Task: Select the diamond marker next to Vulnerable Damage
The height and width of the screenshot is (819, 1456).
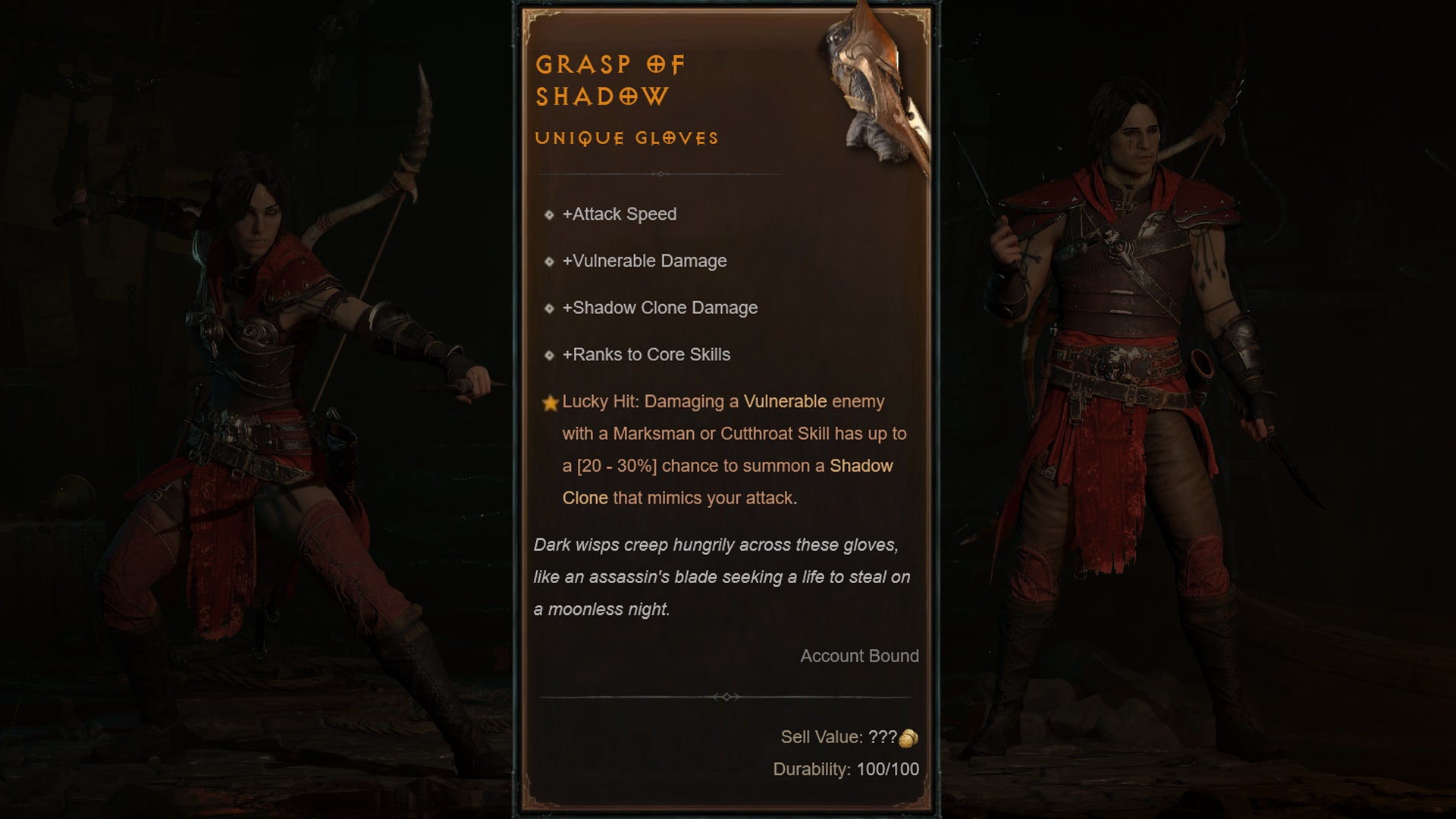Action: pyautogui.click(x=549, y=262)
